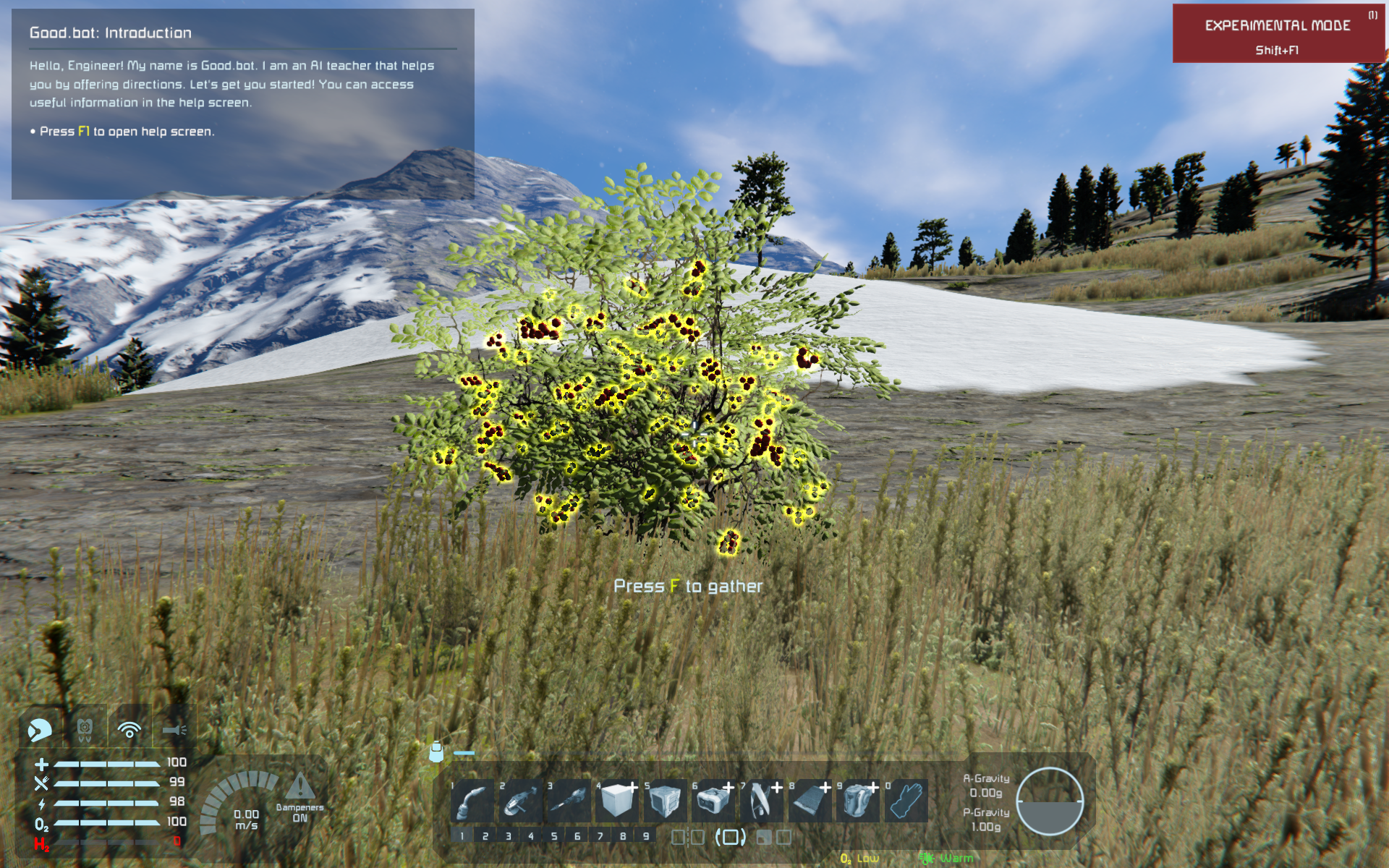Select the grey armored block in slot 5

click(665, 801)
